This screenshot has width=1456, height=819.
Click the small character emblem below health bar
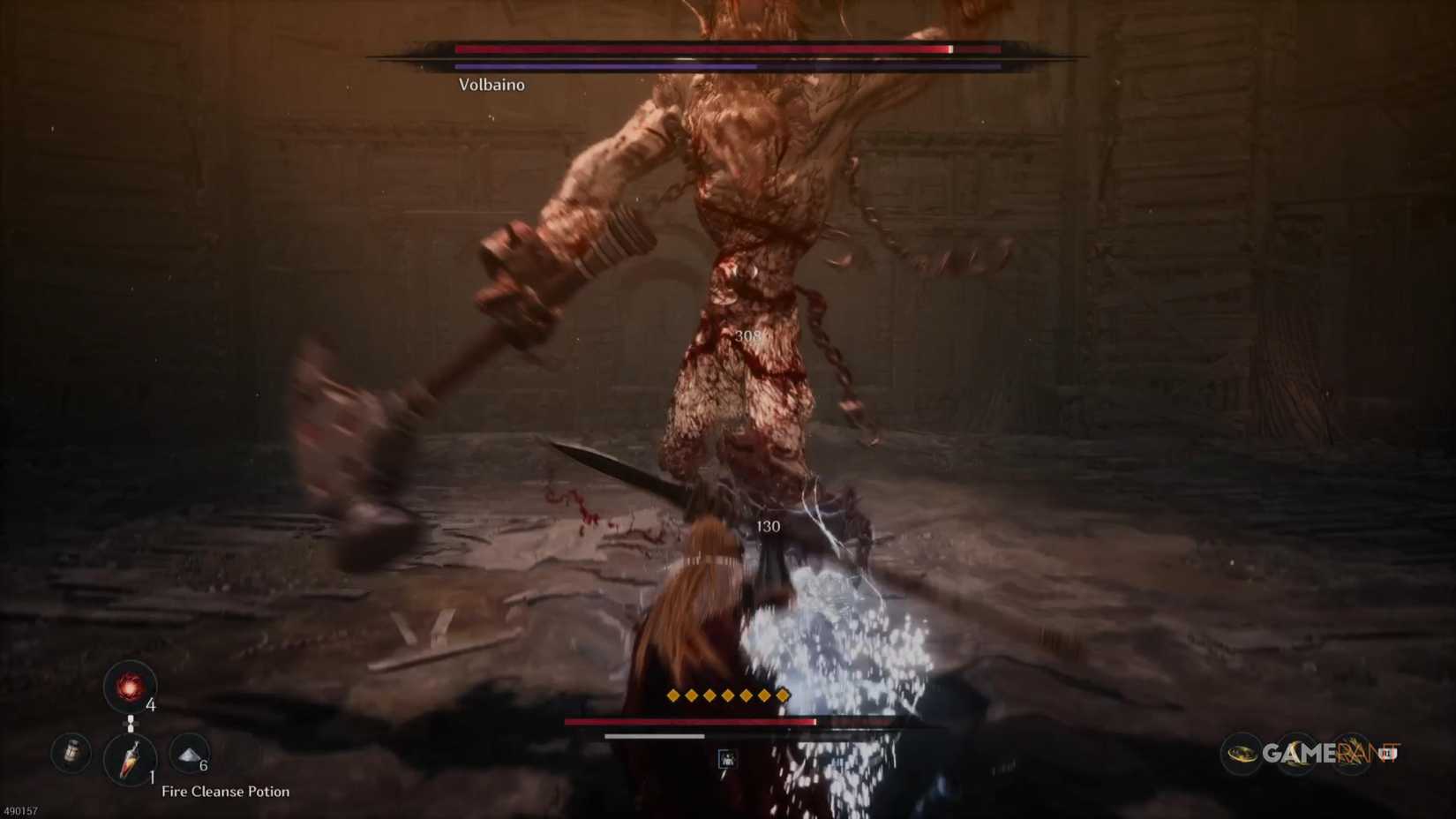(726, 756)
